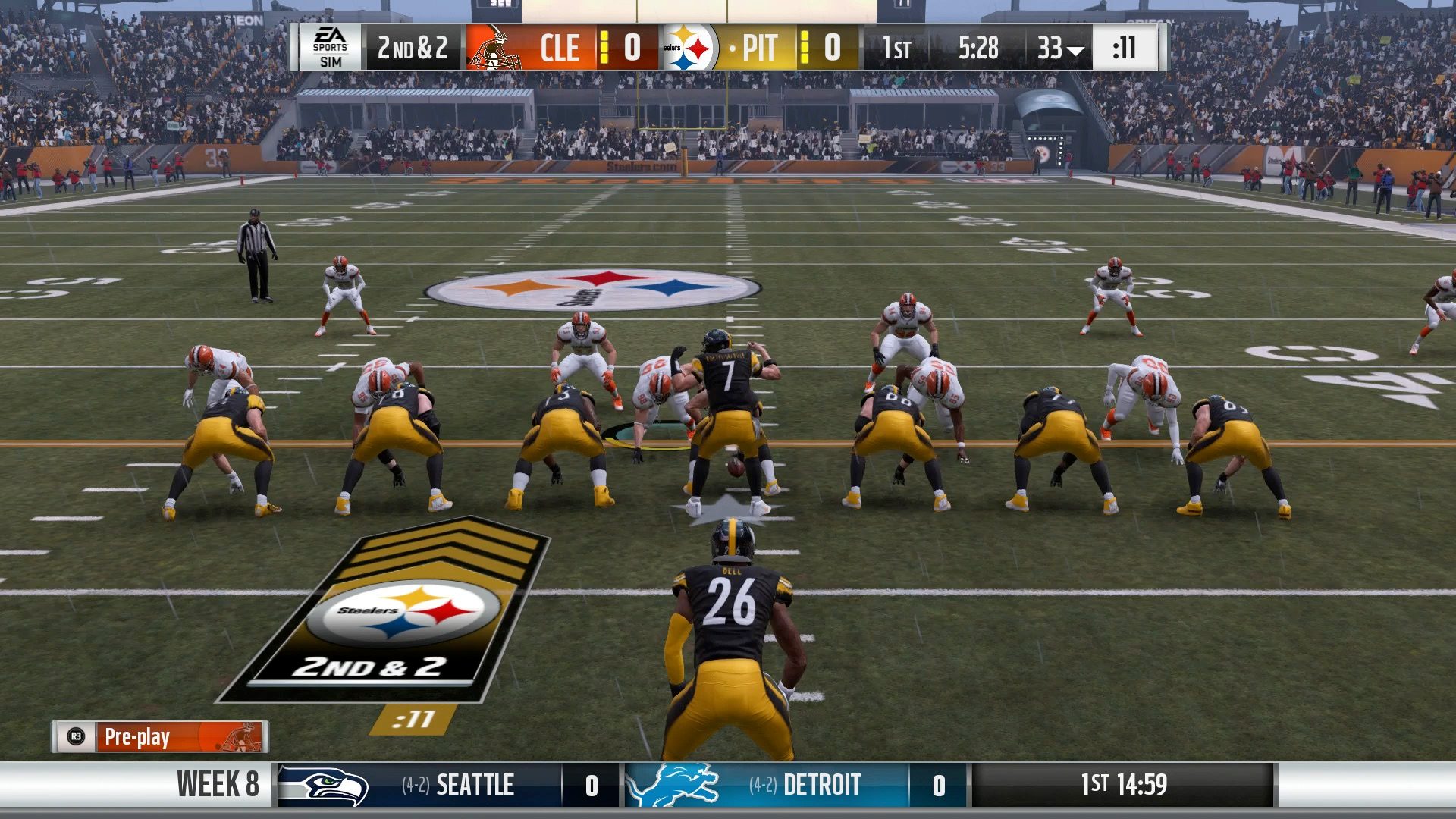Click the Steelers logo in the scoreboard
Screen dimensions: 1456x819
tap(687, 49)
